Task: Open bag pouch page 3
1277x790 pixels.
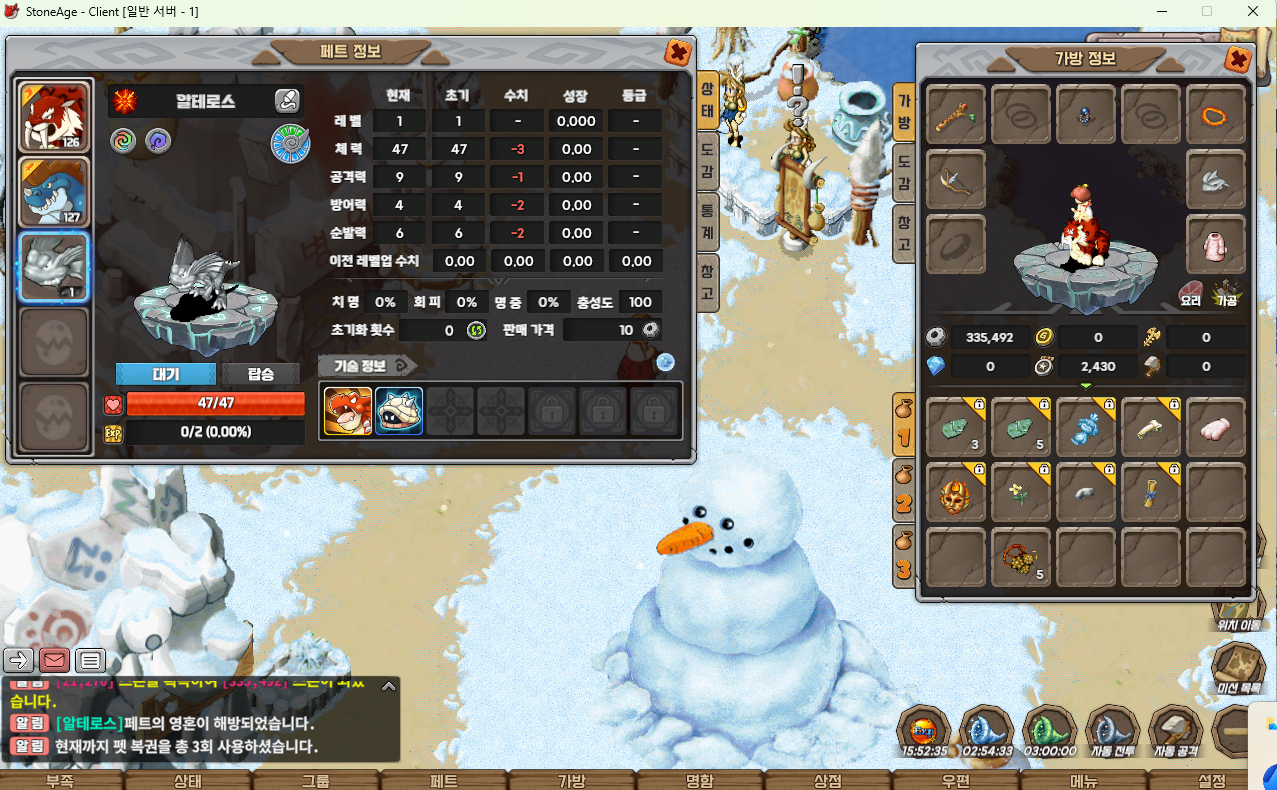Action: [x=904, y=555]
